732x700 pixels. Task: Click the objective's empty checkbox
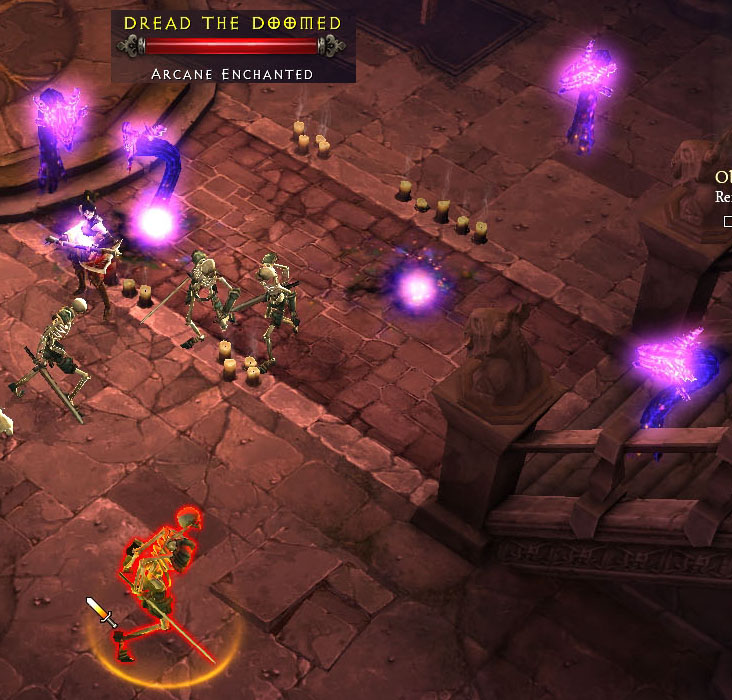point(727,221)
